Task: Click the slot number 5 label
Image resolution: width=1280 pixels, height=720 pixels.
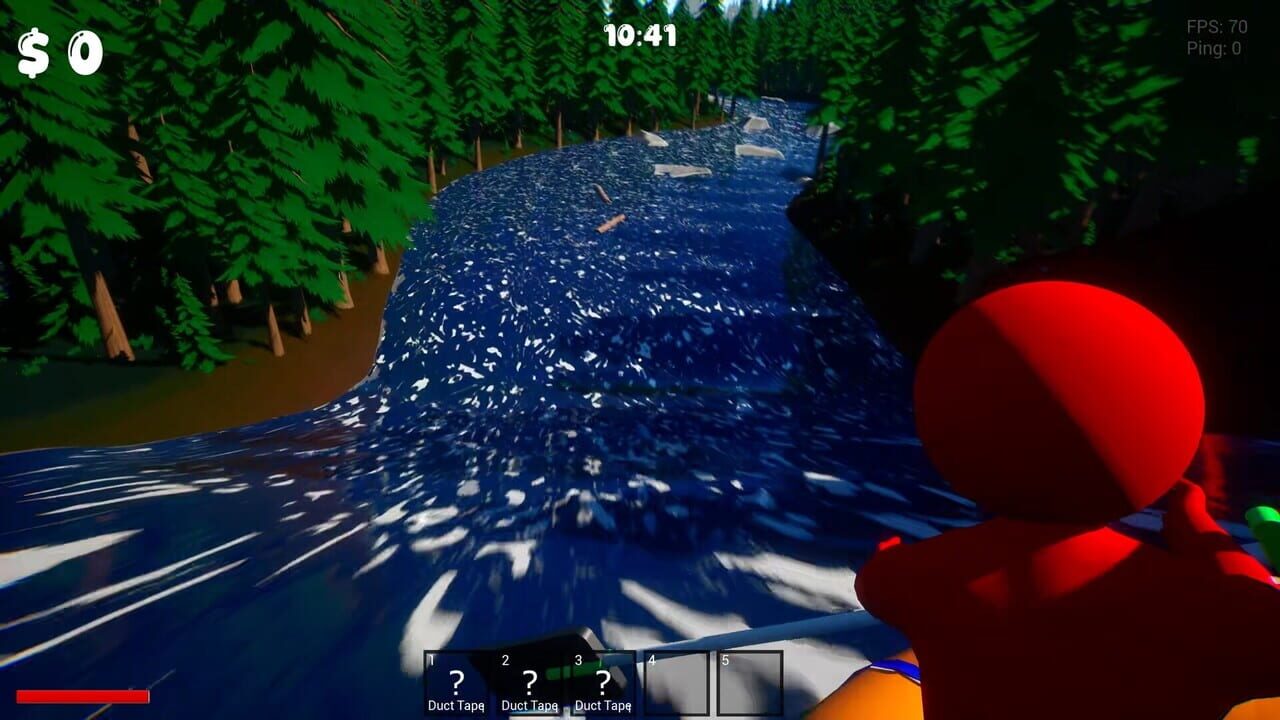Action: coord(724,661)
